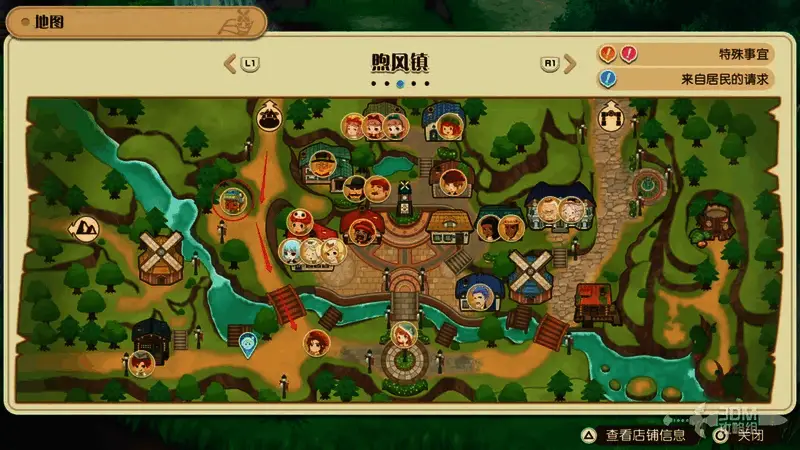Select the mountain exit marker on map's west edge
Screen dimensions: 800x450
82,228
